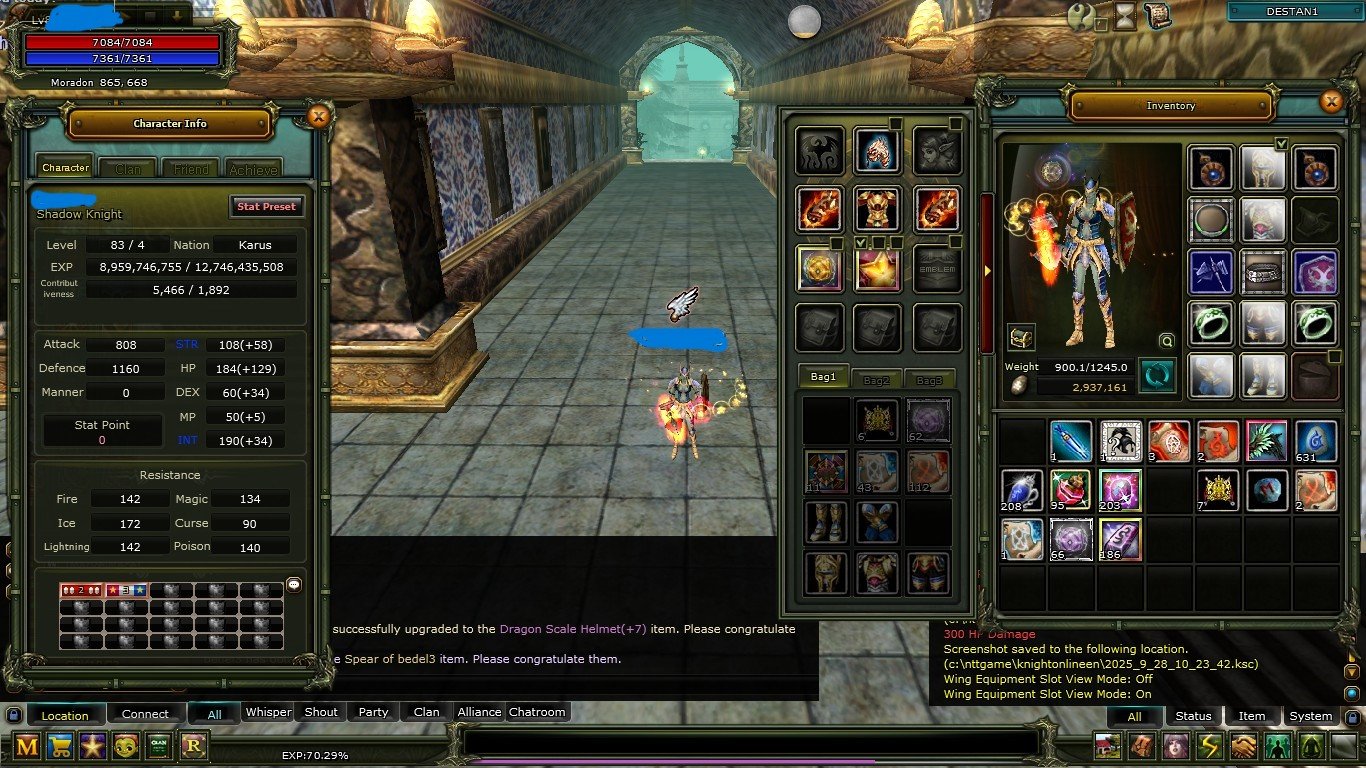This screenshot has width=1366, height=768.
Task: Filter the log by System messages
Action: (1310, 716)
